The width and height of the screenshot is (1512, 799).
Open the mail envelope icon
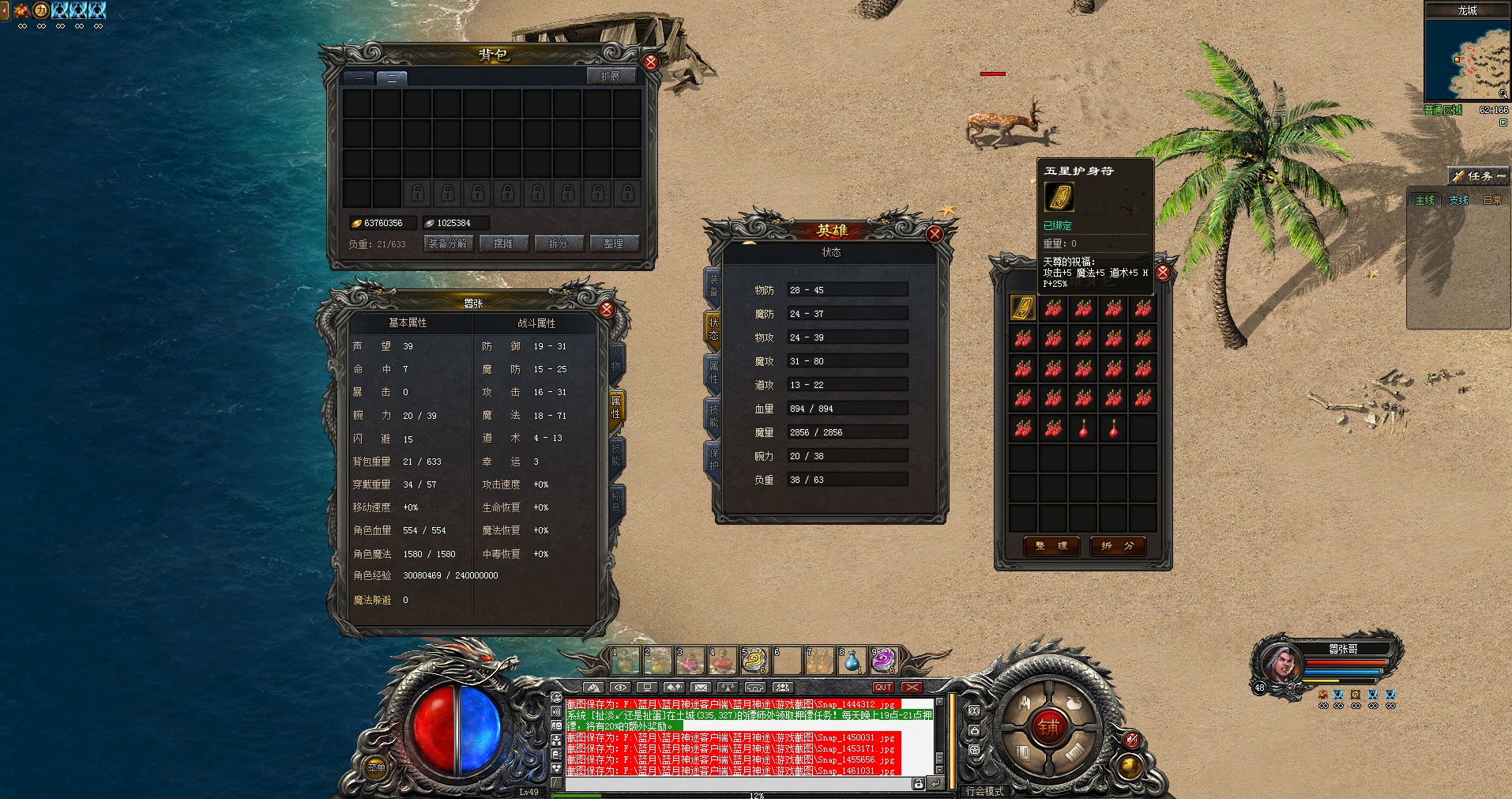pos(701,688)
